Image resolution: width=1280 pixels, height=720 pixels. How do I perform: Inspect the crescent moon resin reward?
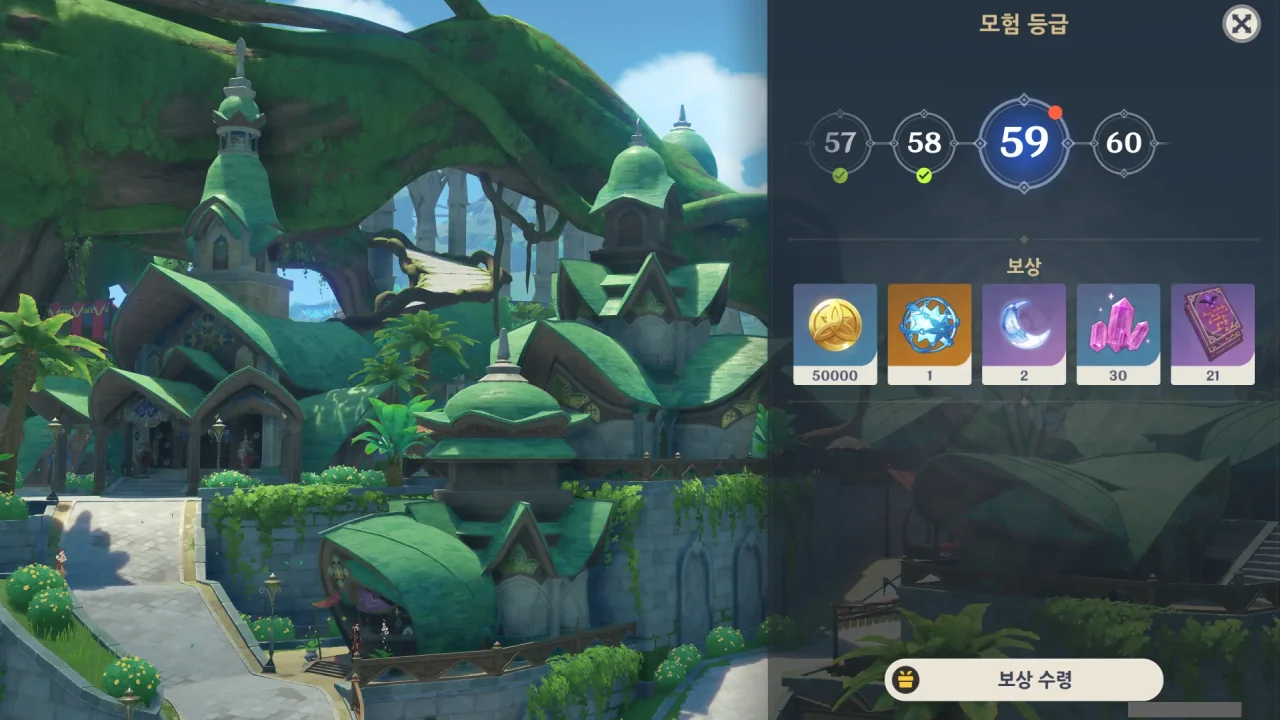pyautogui.click(x=1024, y=334)
